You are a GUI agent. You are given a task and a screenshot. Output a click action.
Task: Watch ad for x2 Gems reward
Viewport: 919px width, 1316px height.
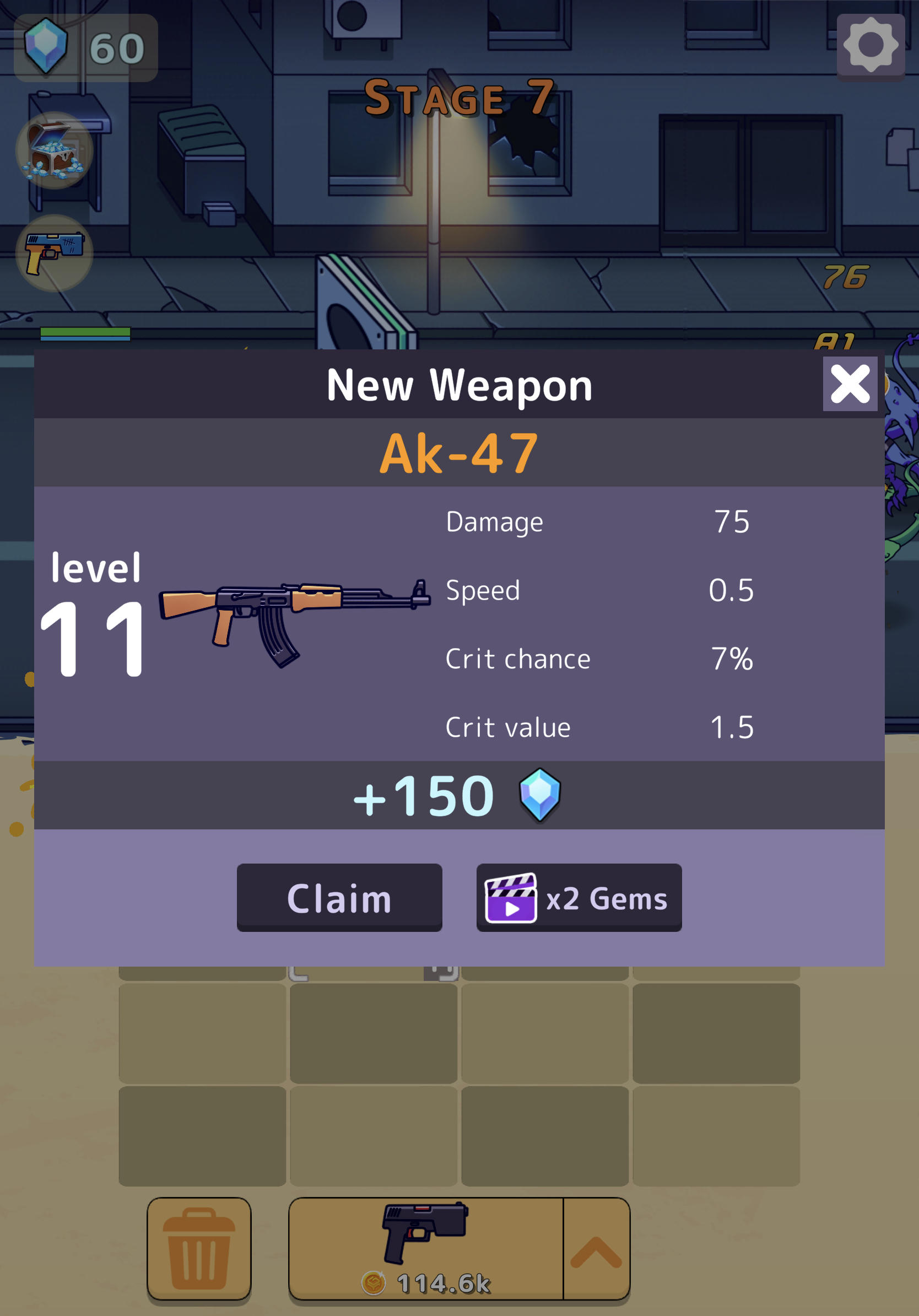[579, 898]
